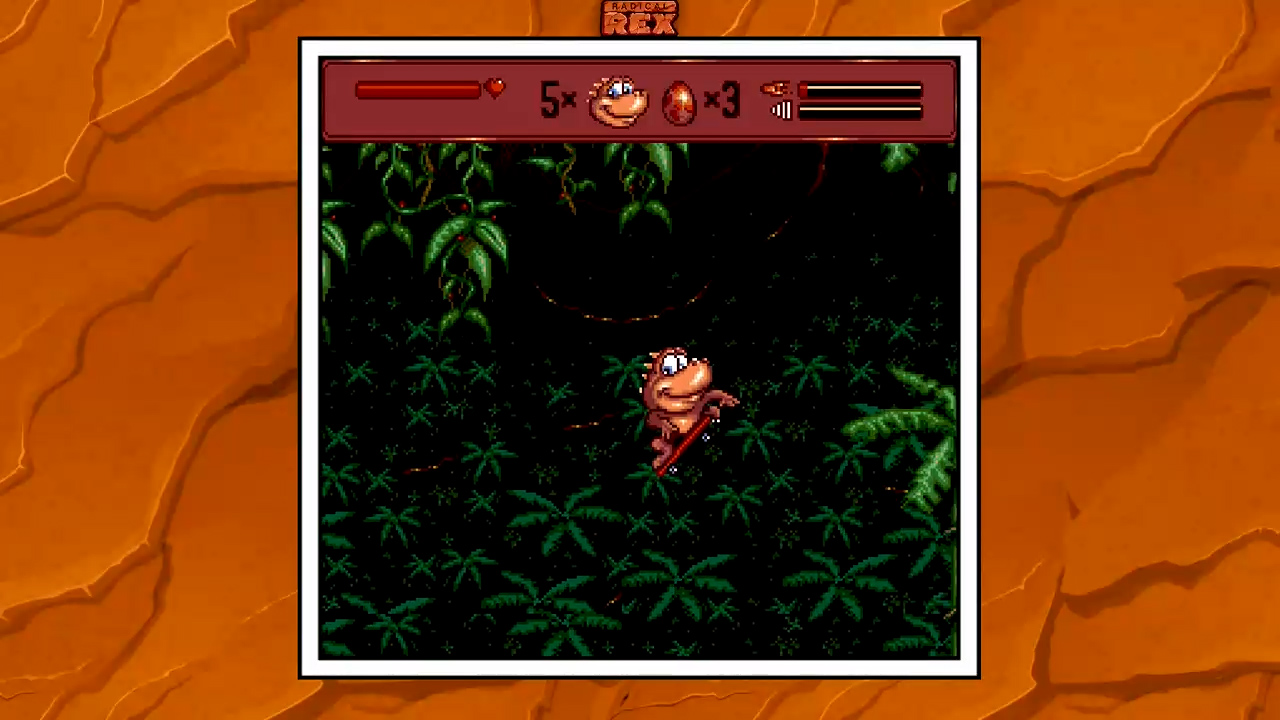Toggle the fire-breath meter on
The height and width of the screenshot is (720, 1280).
tap(862, 89)
